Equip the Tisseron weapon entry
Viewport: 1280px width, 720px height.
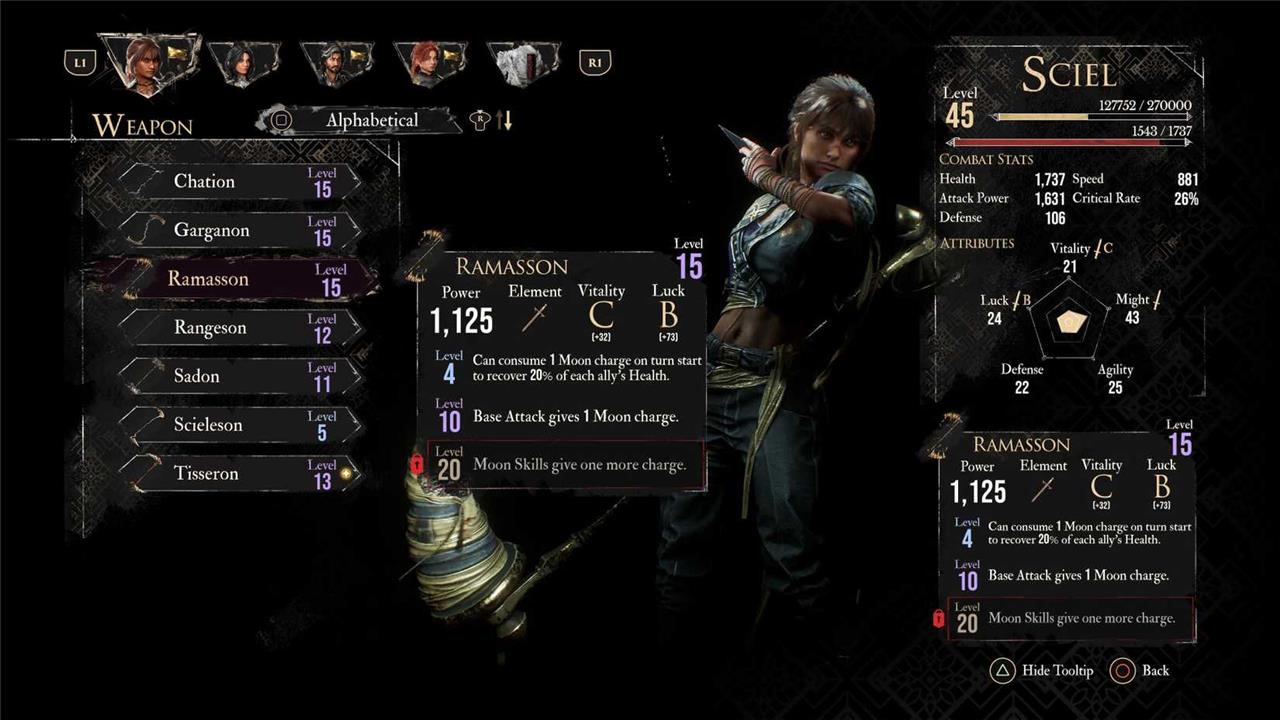pos(238,474)
